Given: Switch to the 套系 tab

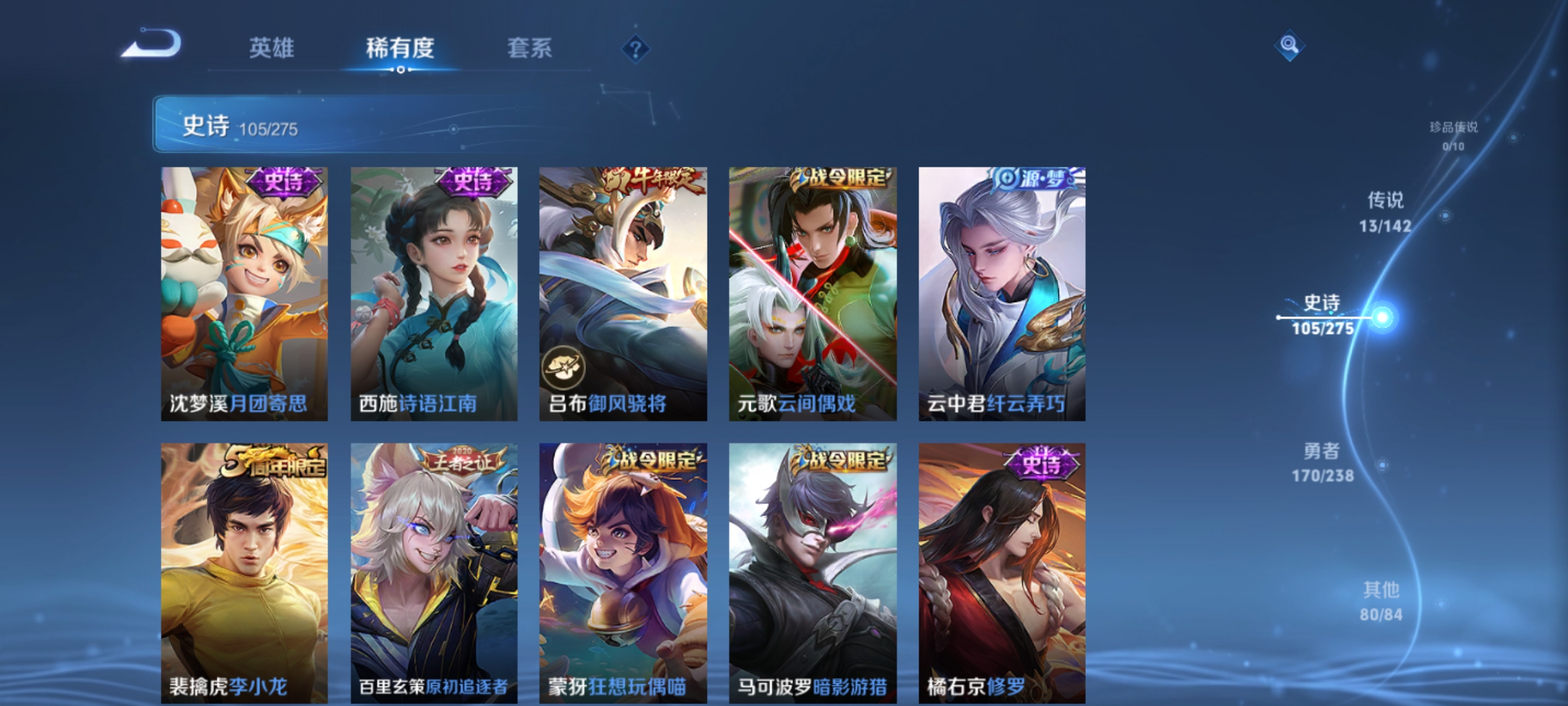Looking at the screenshot, I should click(531, 48).
